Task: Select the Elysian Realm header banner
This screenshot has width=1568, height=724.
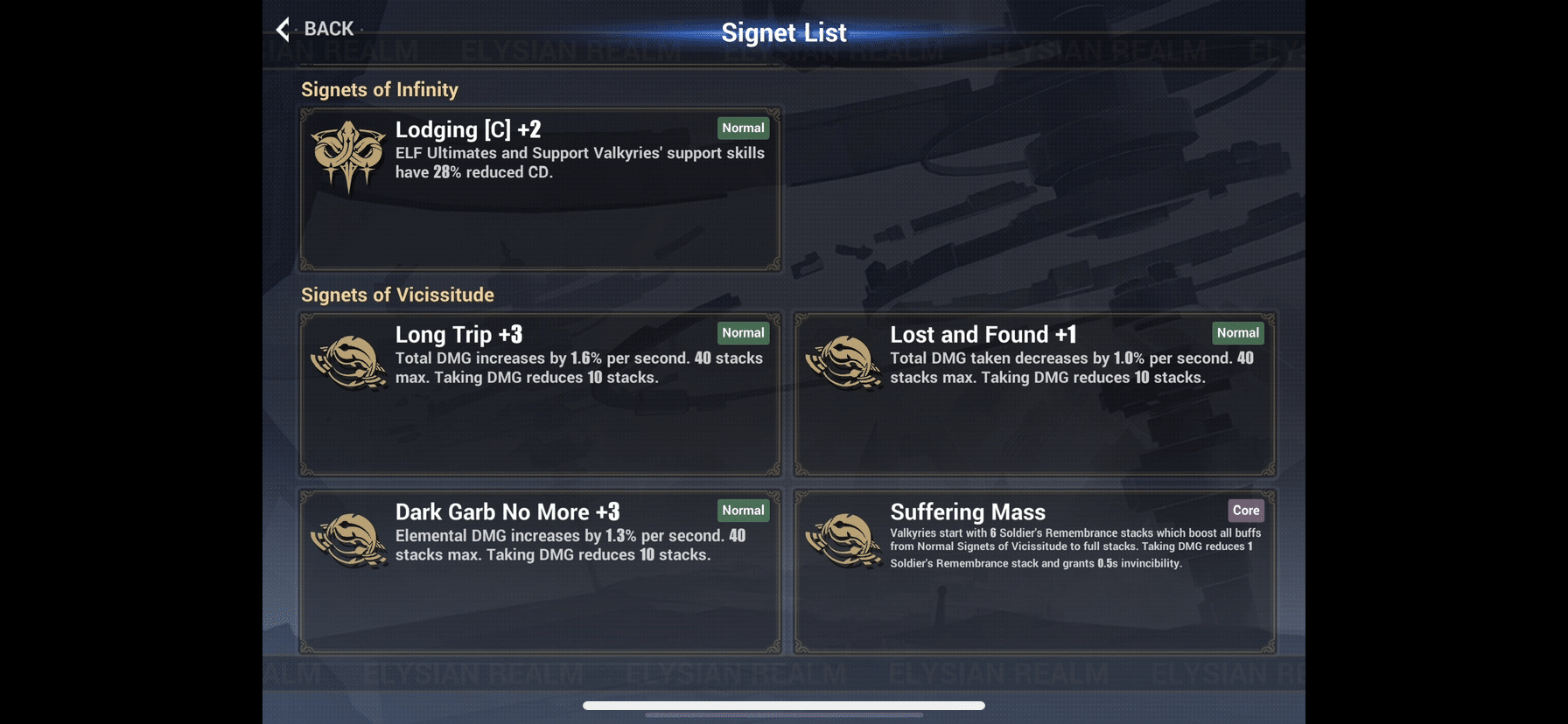Action: (784, 51)
